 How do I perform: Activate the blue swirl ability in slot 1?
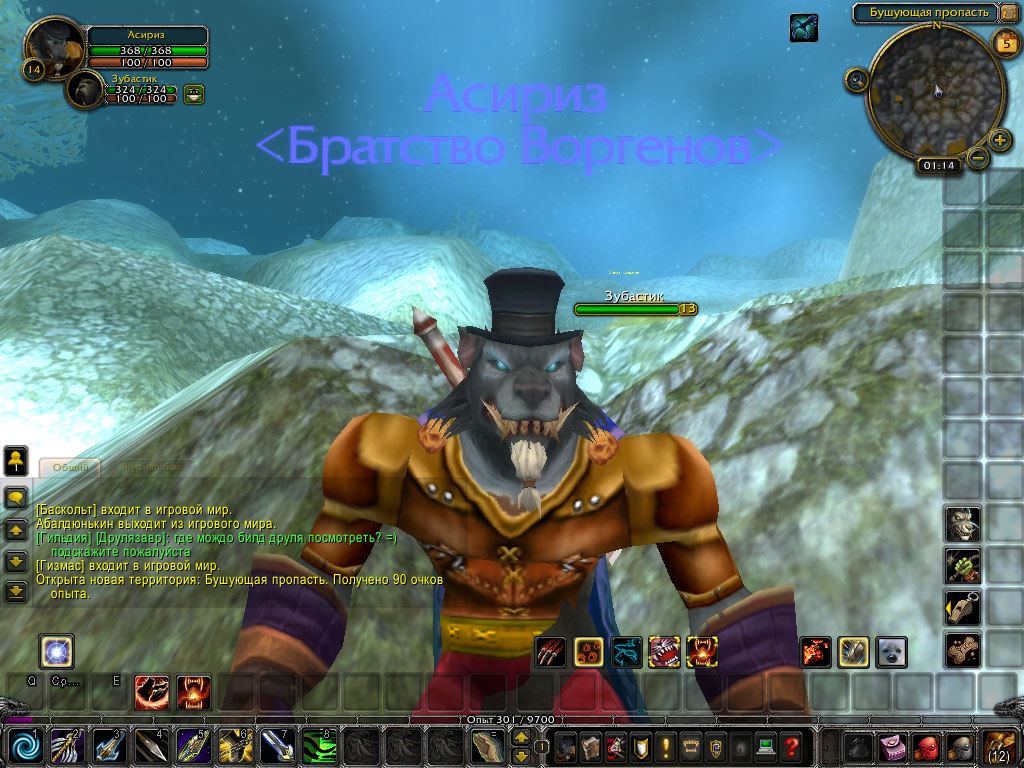pyautogui.click(x=25, y=746)
